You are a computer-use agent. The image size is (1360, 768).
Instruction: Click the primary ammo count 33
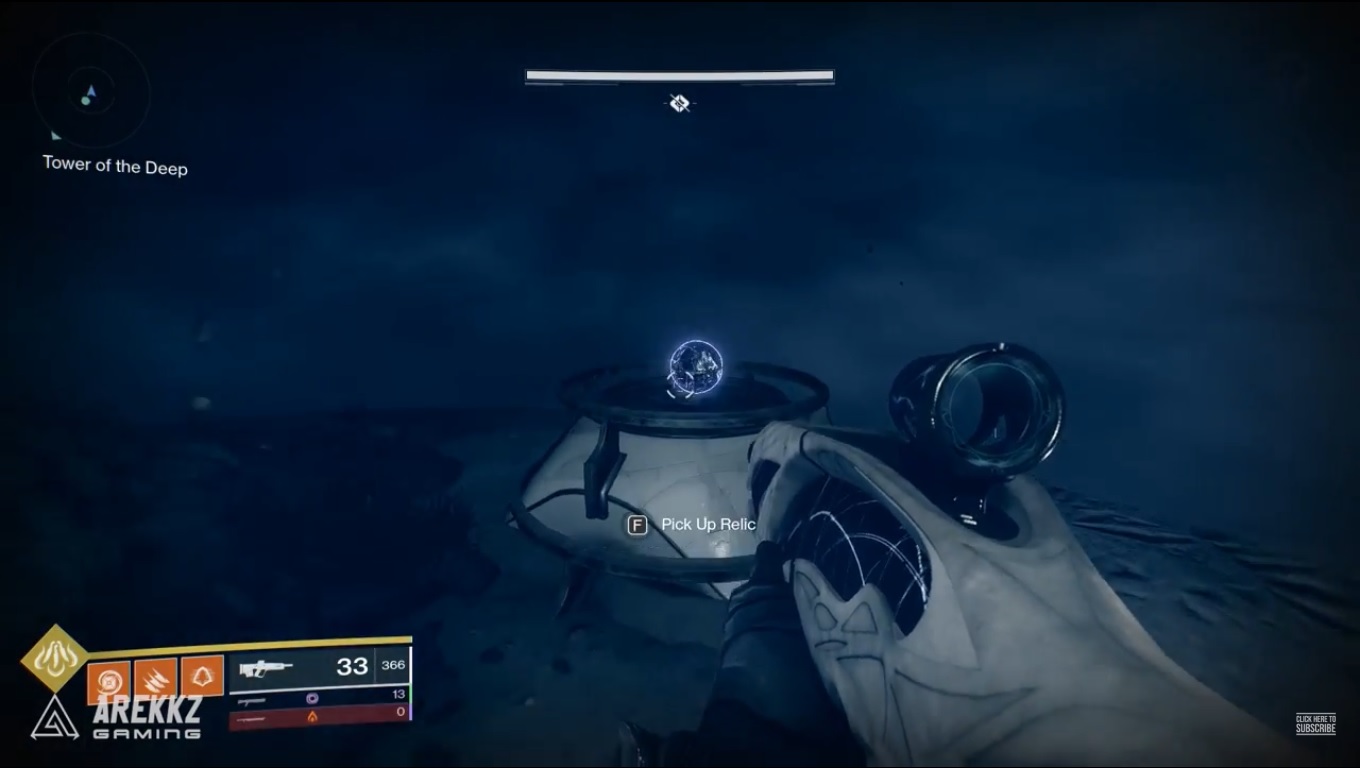pos(352,667)
